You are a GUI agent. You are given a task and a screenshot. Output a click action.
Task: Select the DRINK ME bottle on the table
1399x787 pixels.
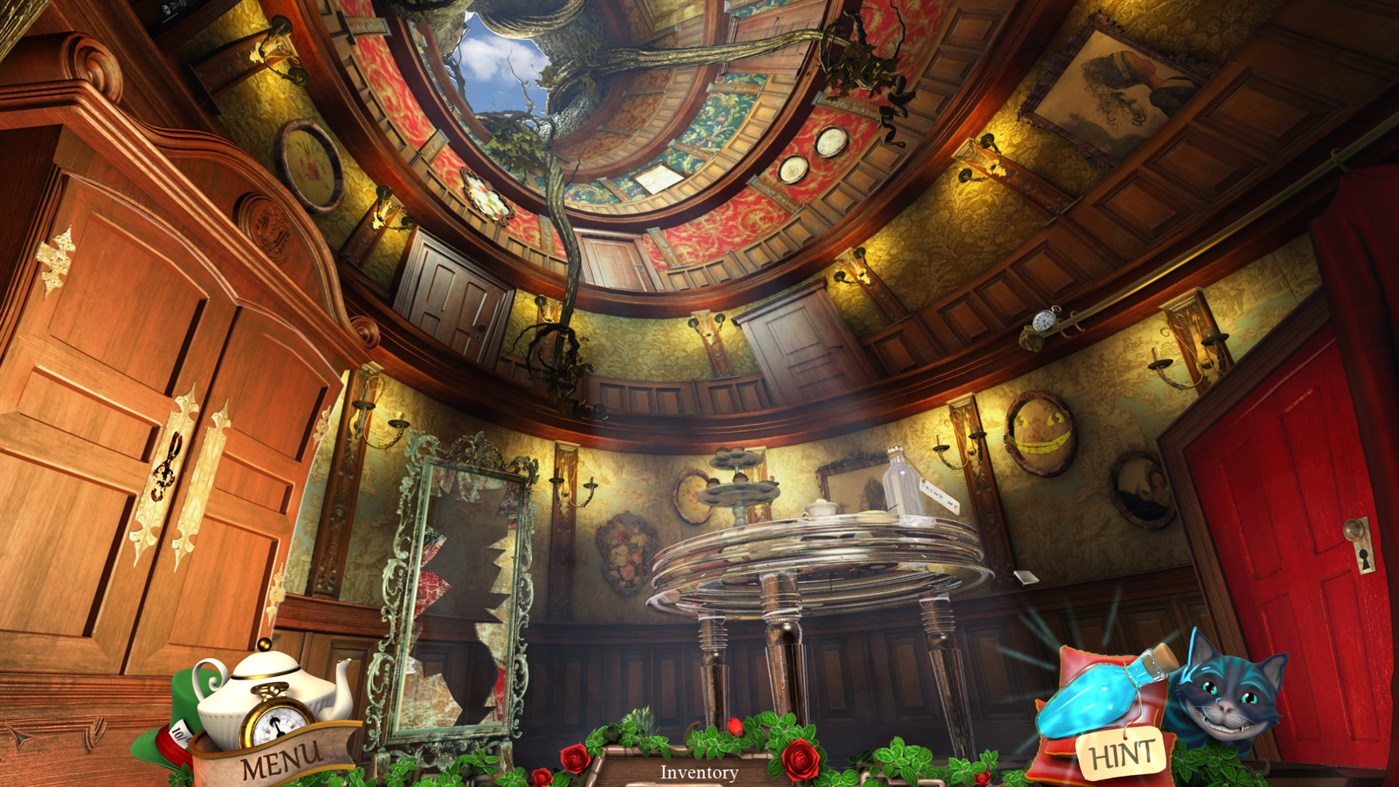click(899, 483)
